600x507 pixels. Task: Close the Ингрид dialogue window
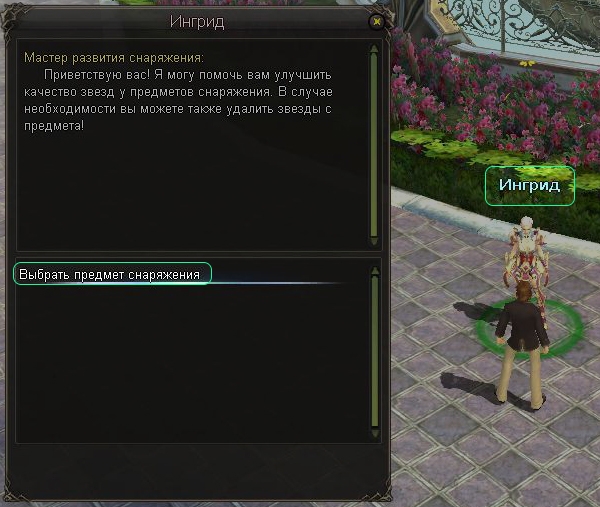[376, 20]
